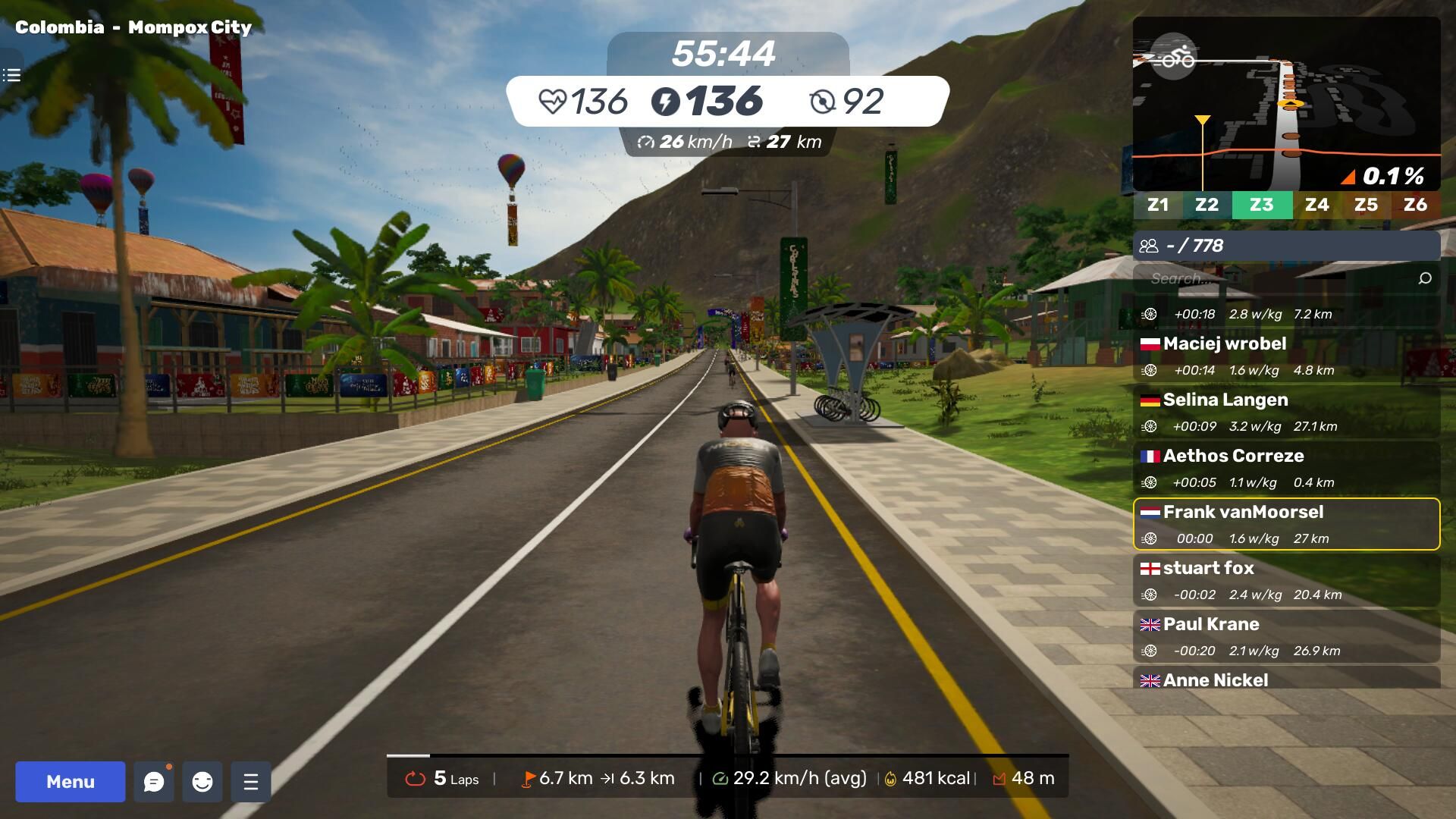Click the magnifier search icon
The height and width of the screenshot is (819, 1456).
tap(1425, 278)
